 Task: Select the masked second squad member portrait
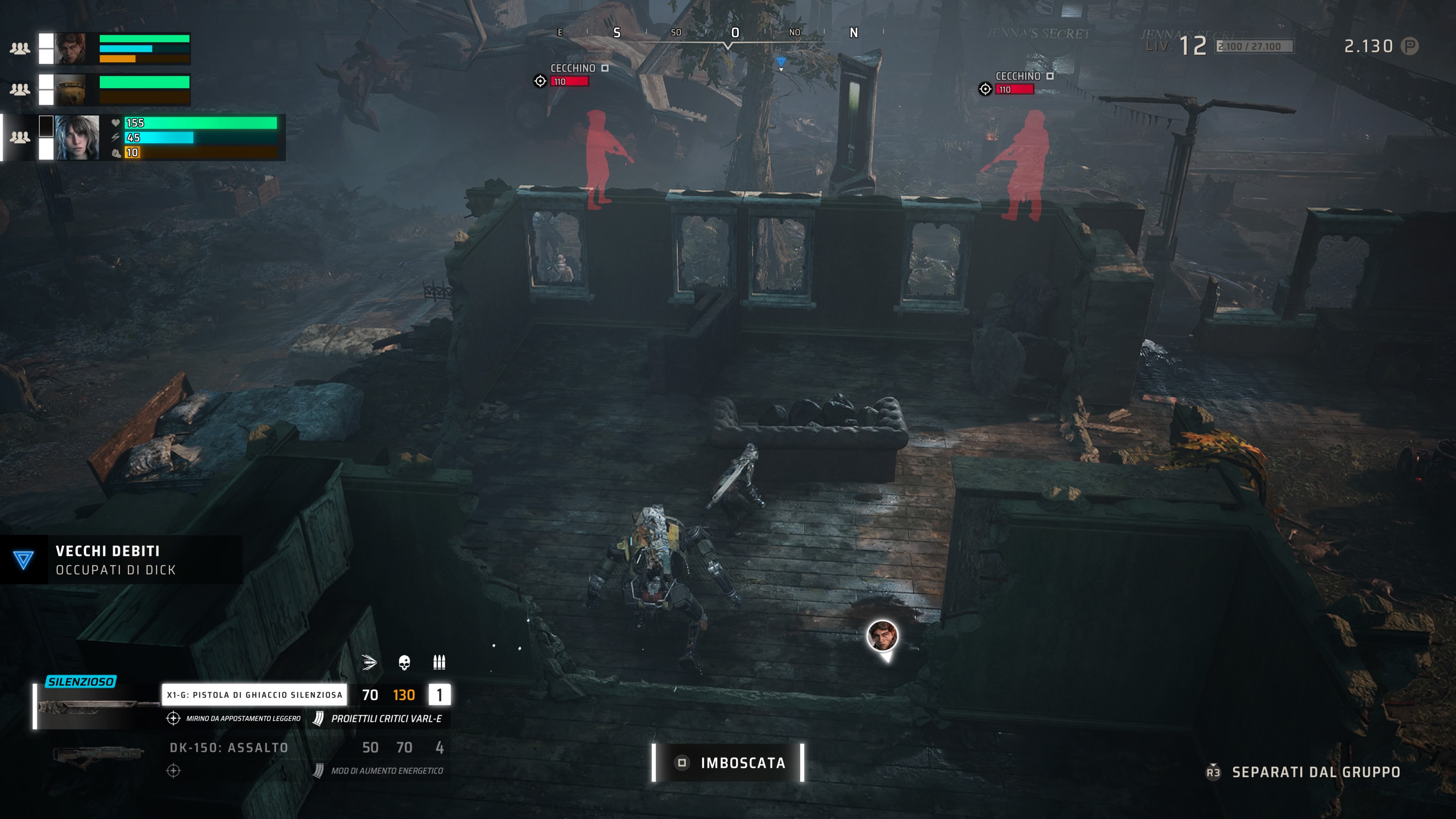click(71, 89)
